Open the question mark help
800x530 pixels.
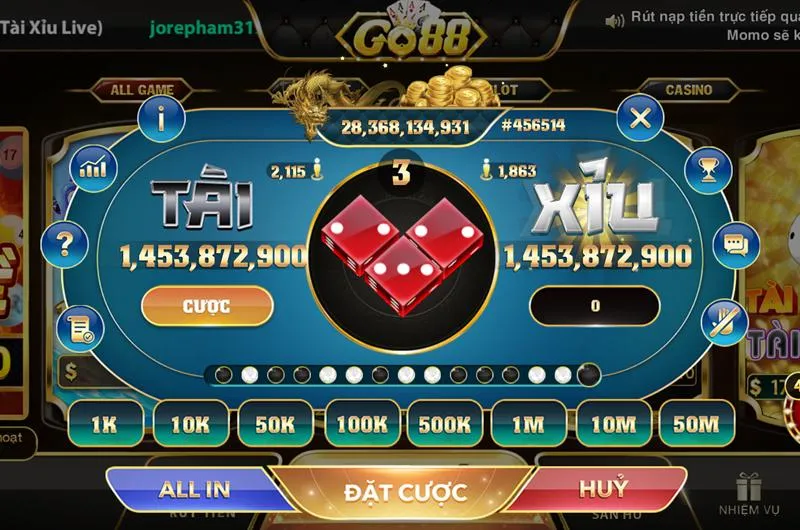[66, 243]
